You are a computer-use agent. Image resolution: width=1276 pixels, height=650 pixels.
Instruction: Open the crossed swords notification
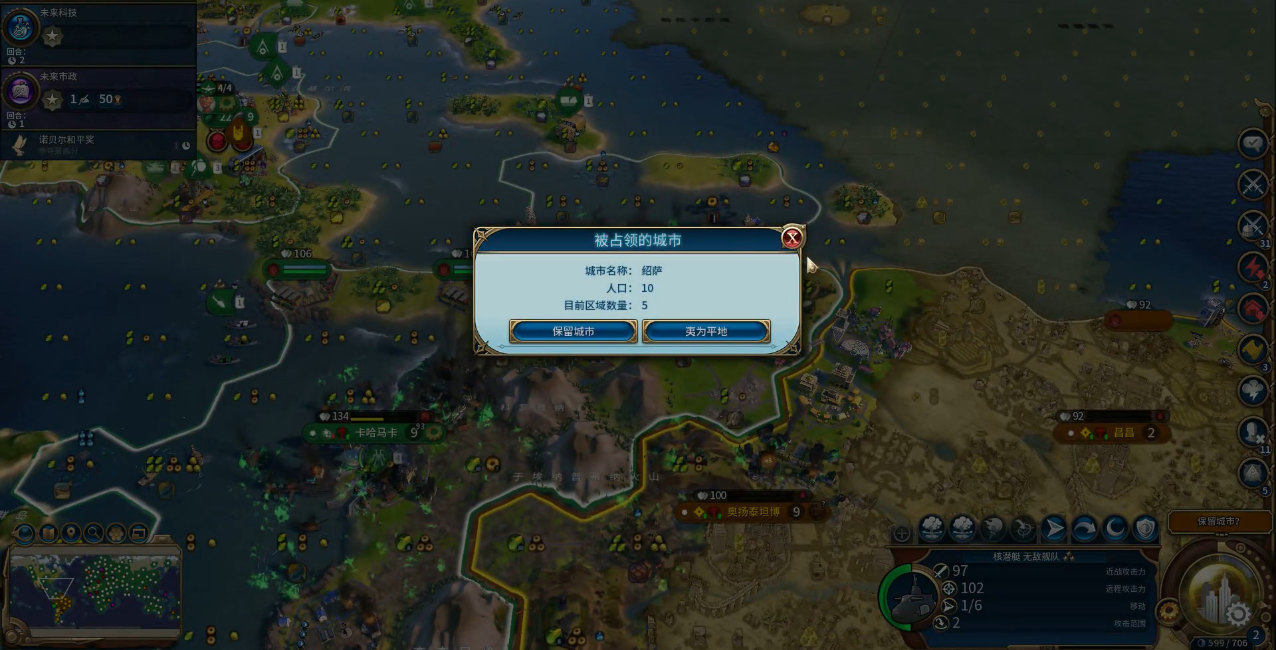[1253, 184]
